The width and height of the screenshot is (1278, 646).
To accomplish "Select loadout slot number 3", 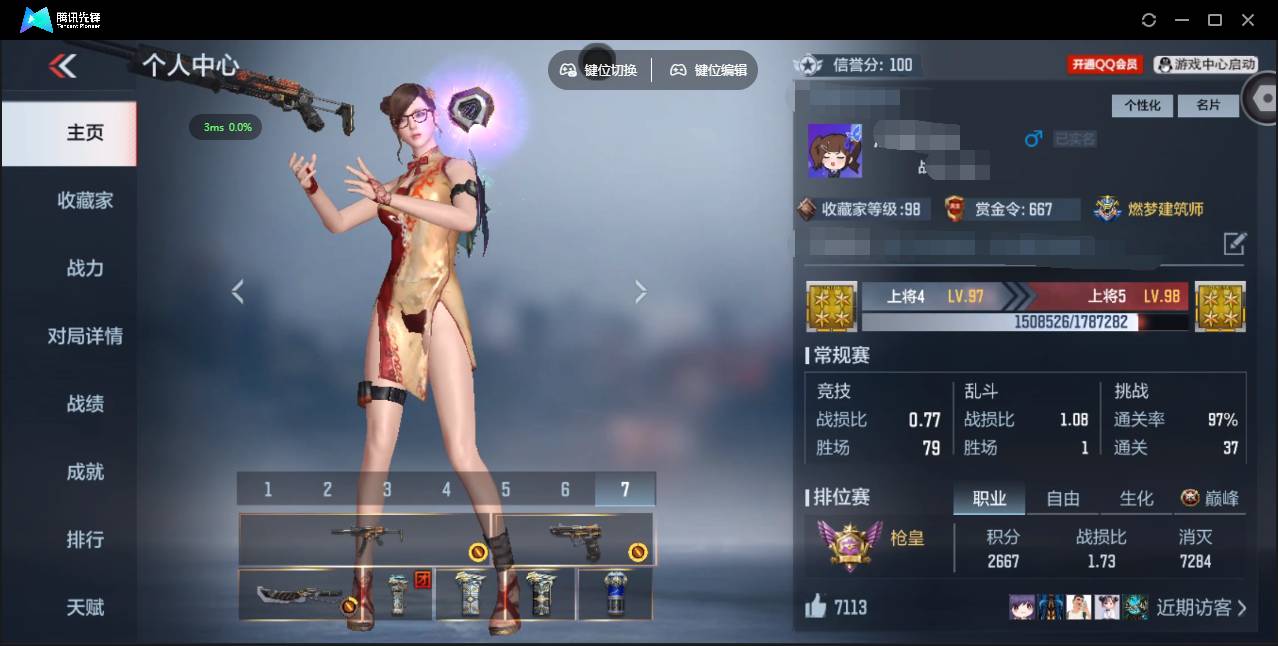I will click(x=387, y=489).
